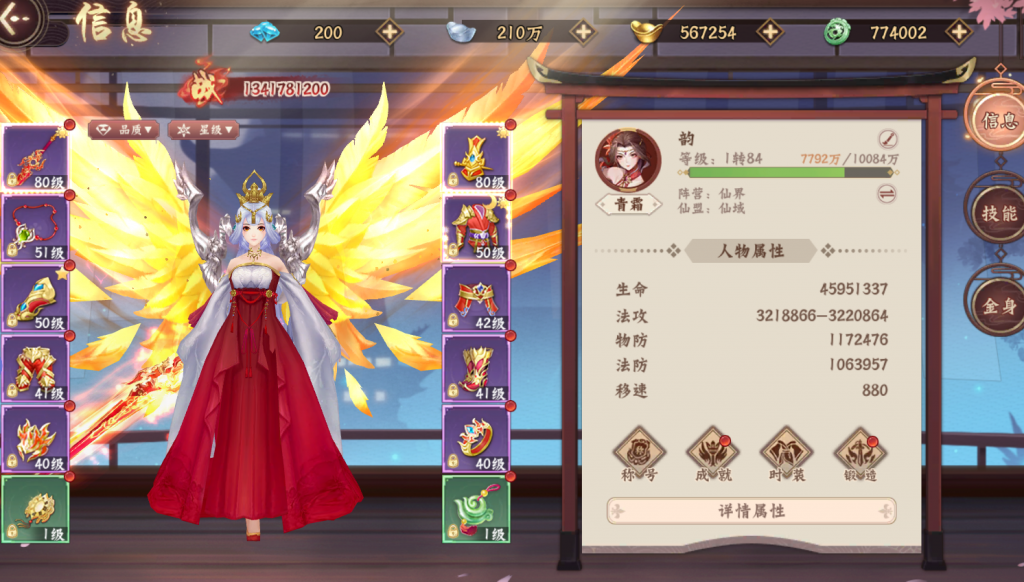
Task: Open the 成就 achievements menu
Action: (x=712, y=454)
